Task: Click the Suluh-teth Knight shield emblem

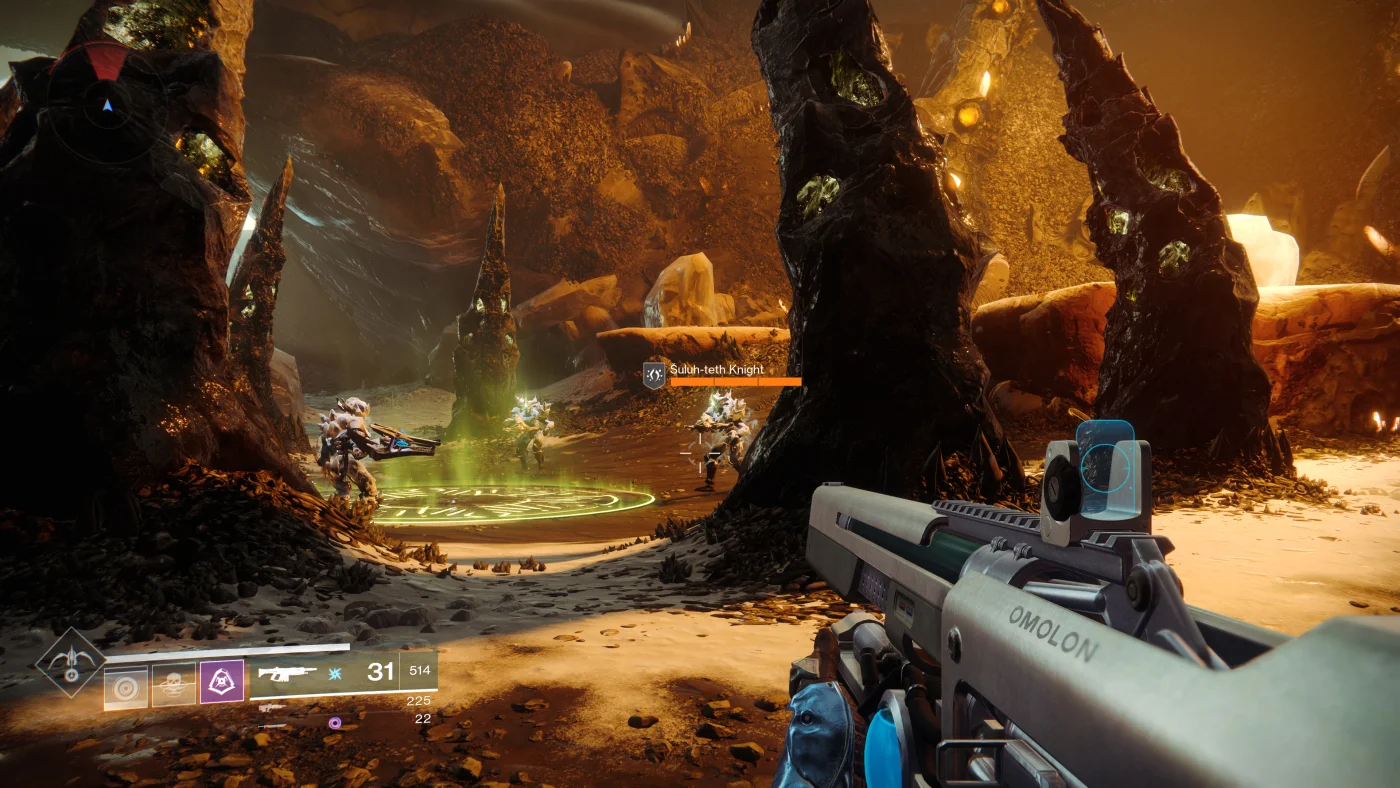Action: point(654,375)
